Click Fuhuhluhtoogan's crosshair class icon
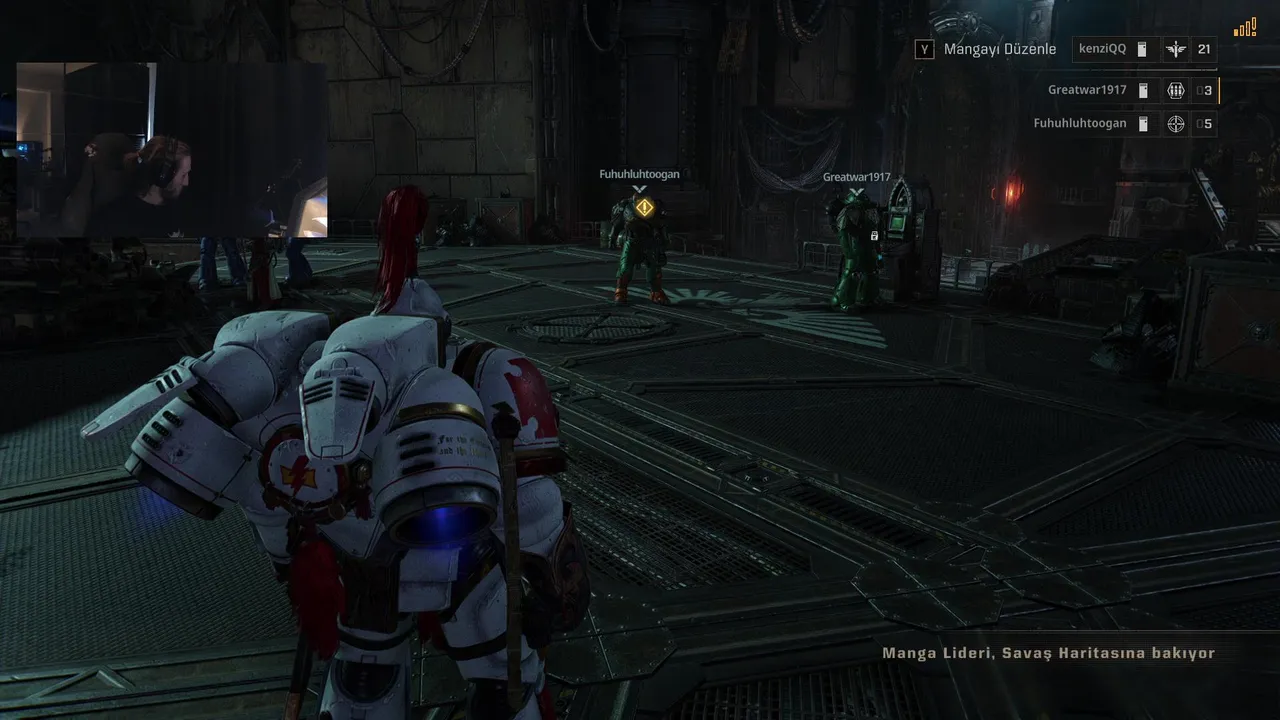Image resolution: width=1280 pixels, height=720 pixels. tap(1176, 124)
